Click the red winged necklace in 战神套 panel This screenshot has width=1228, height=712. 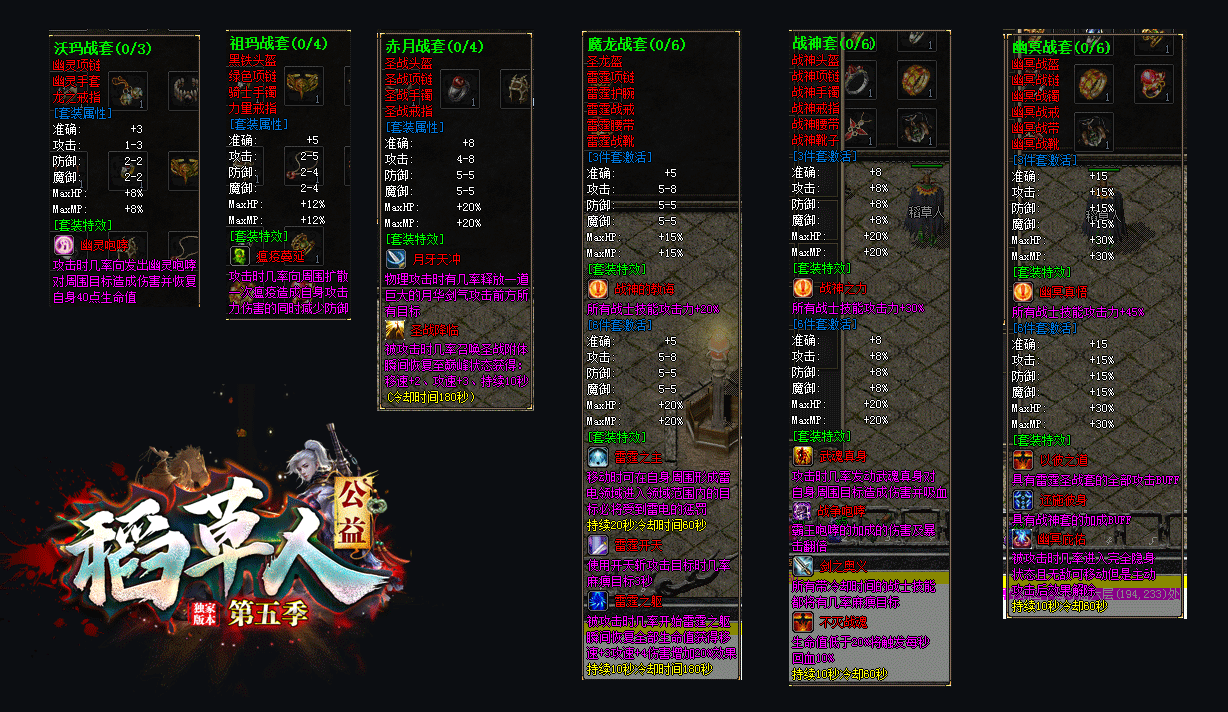(861, 128)
